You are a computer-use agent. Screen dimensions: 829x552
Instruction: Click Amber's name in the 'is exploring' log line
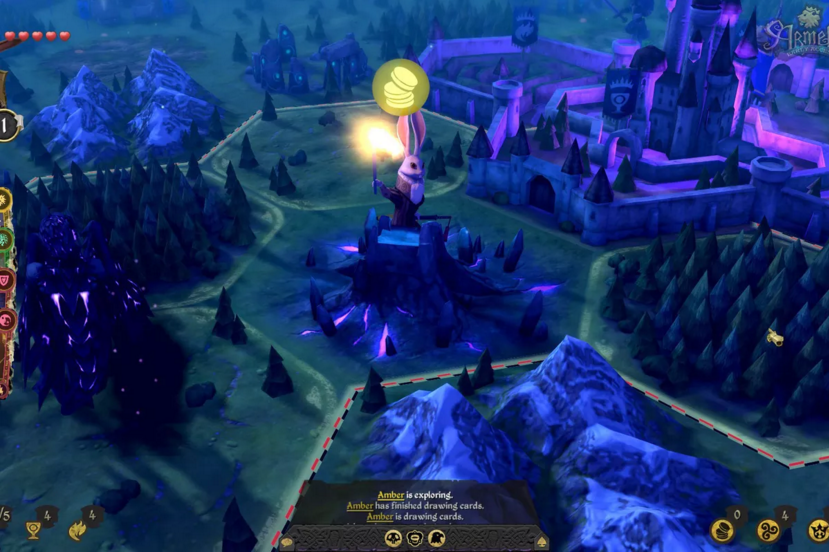coord(390,495)
